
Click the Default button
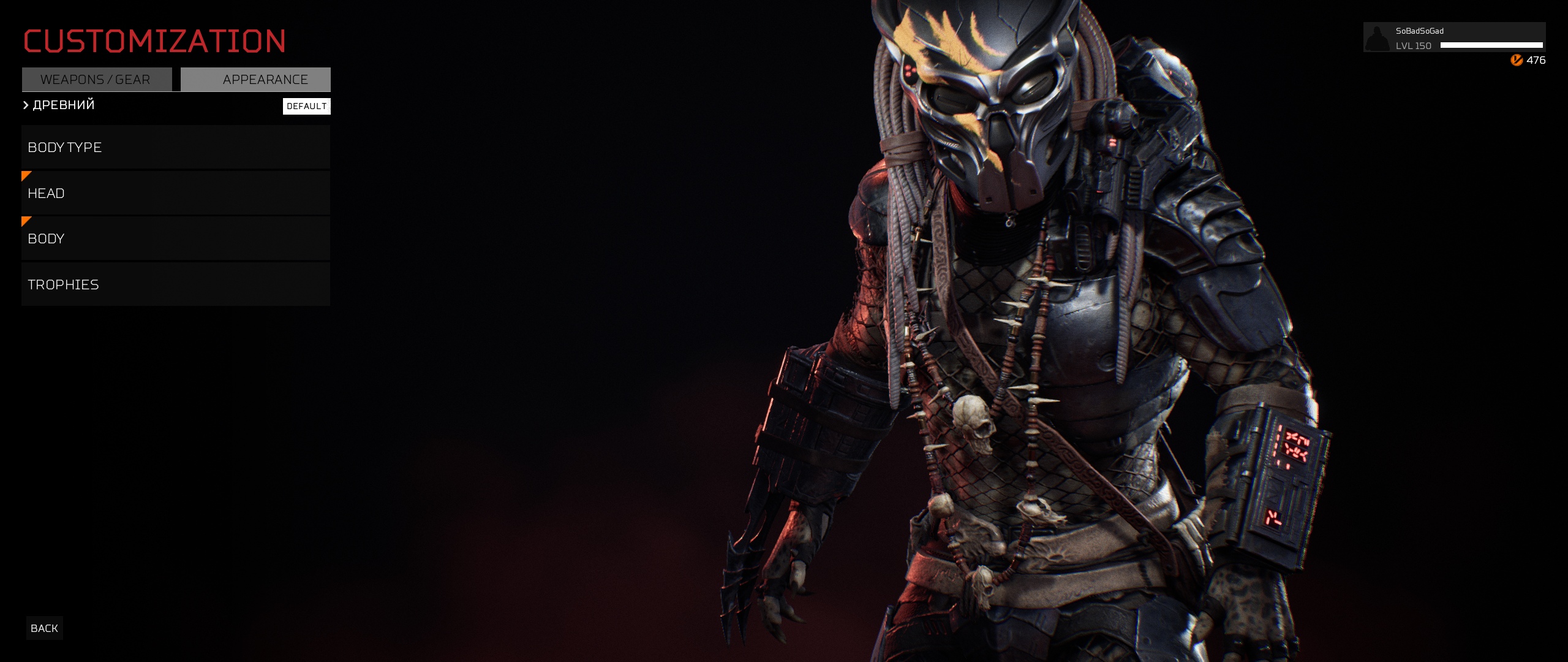tap(306, 106)
